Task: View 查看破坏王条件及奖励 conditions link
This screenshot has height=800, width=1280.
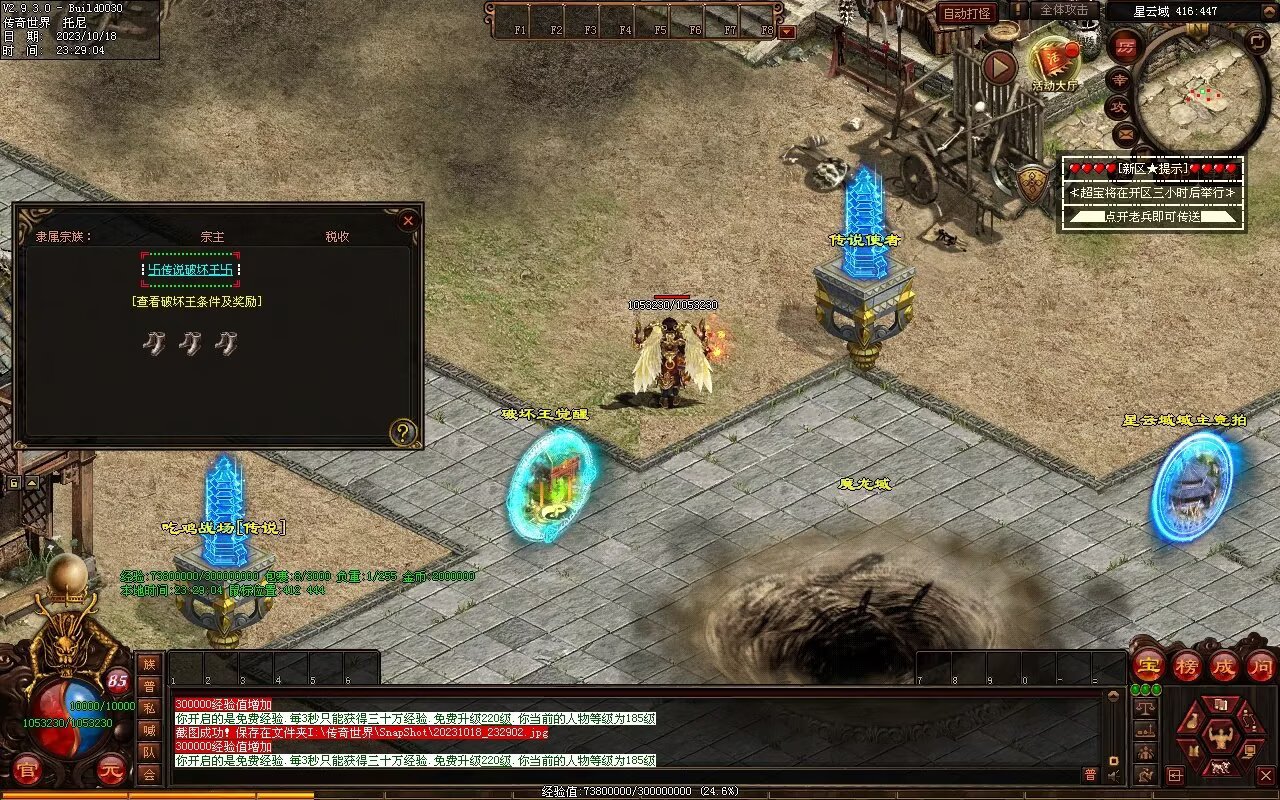Action: click(197, 301)
